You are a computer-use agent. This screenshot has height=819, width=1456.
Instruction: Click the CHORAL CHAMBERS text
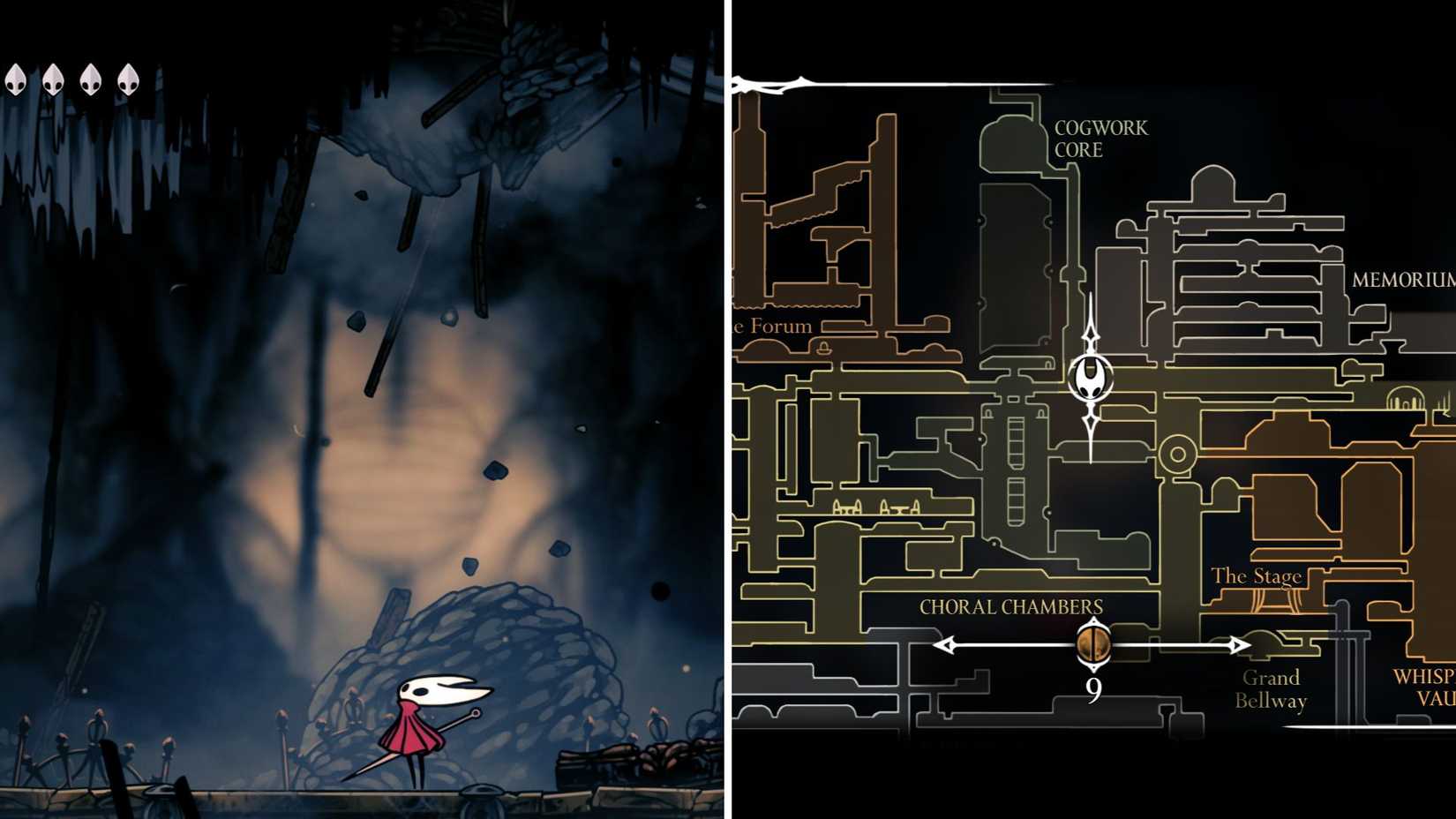click(1010, 606)
